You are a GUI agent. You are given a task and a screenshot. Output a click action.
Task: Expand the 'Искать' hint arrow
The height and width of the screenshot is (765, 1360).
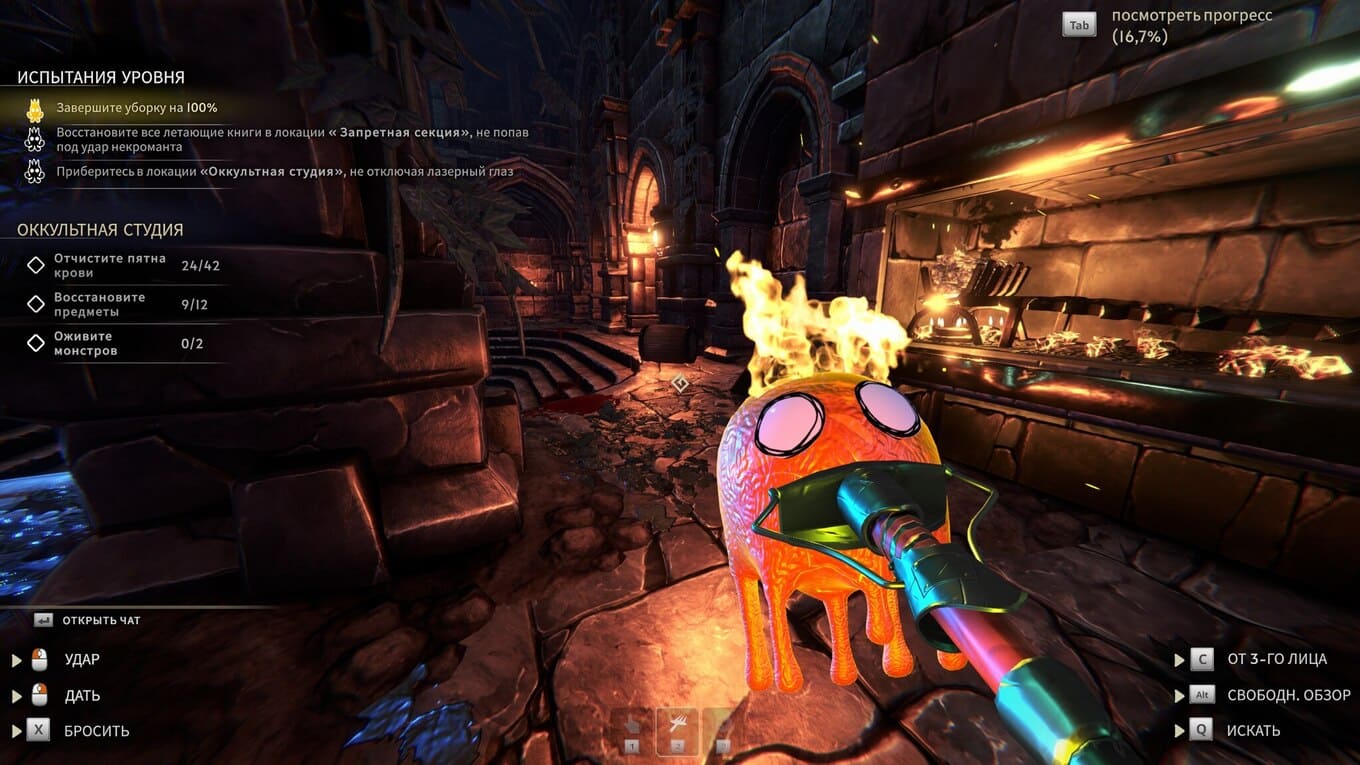click(x=1180, y=731)
